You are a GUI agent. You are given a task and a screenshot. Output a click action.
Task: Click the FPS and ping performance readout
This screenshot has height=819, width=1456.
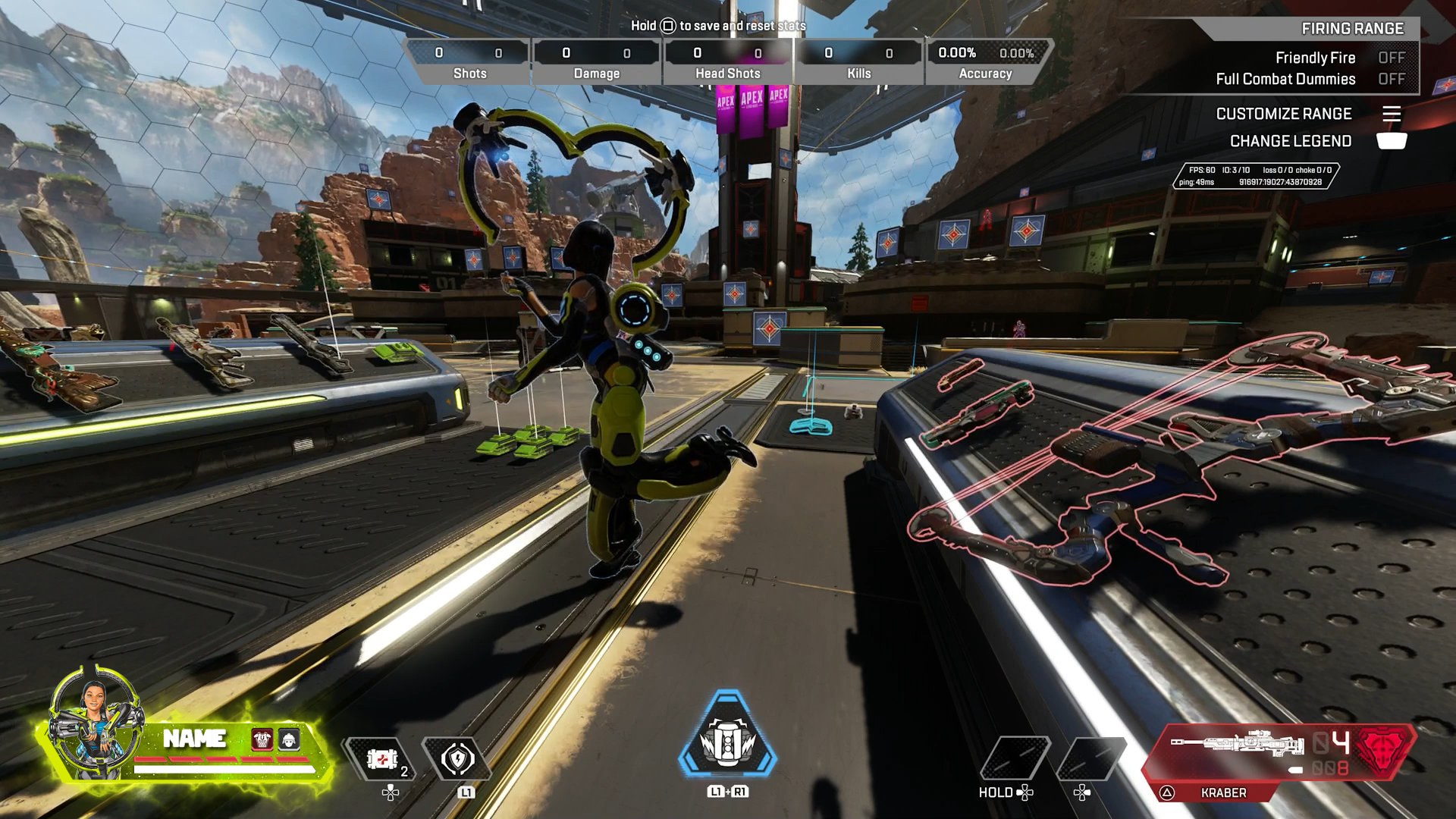coord(1259,174)
